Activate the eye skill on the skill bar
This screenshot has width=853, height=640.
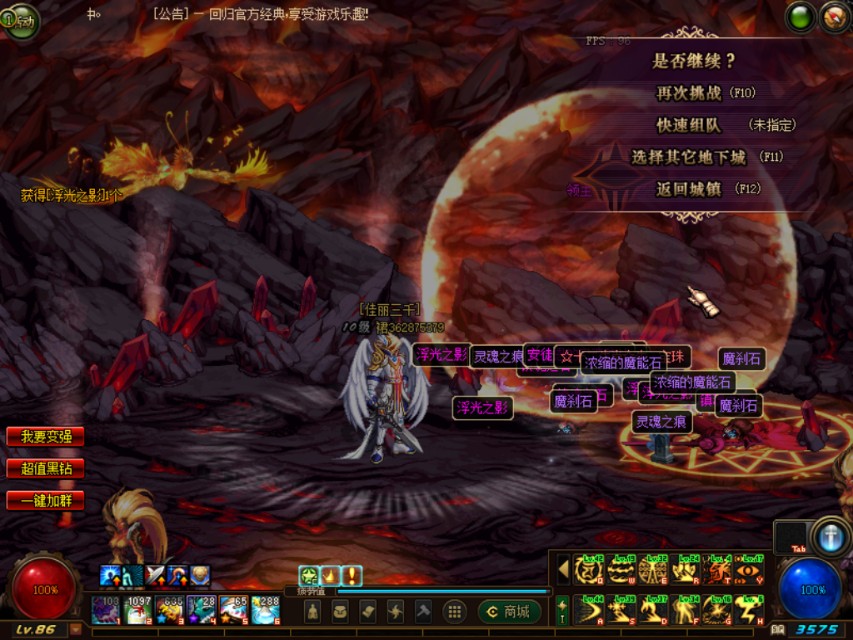click(x=748, y=570)
